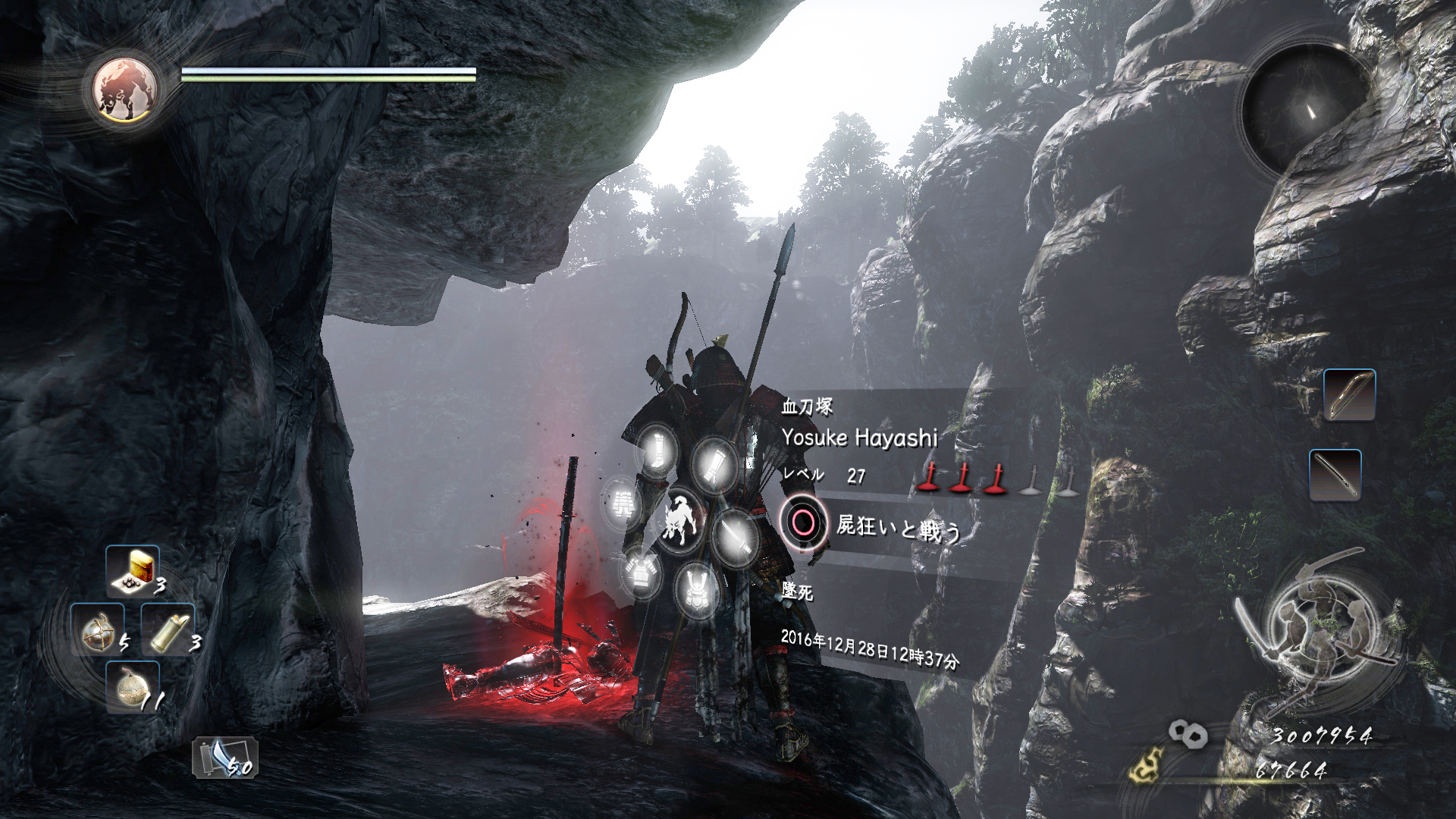Equip the bow ranged weapon slot
The width and height of the screenshot is (1456, 819).
[x=1349, y=394]
